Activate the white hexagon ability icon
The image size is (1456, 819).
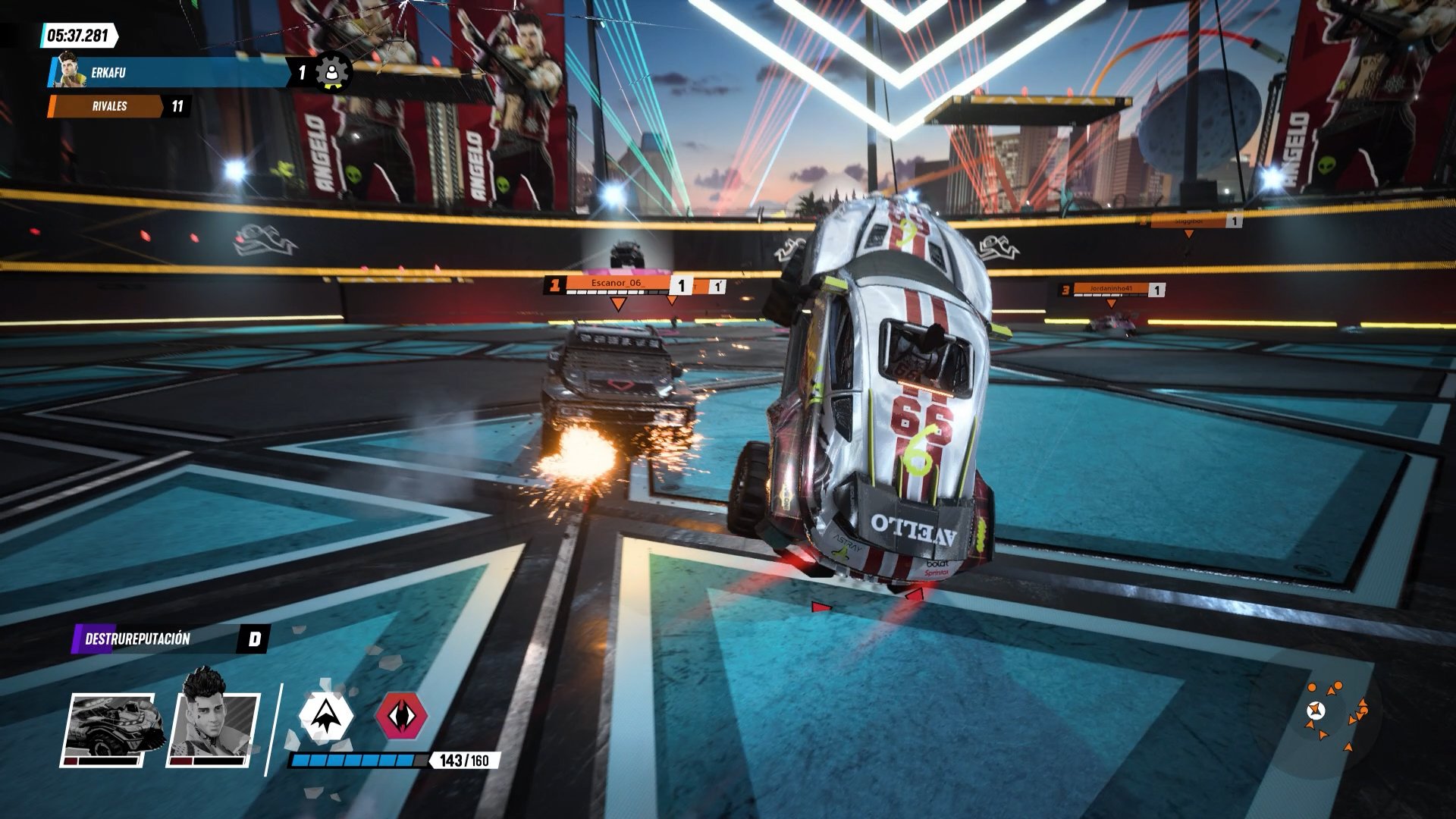point(326,714)
